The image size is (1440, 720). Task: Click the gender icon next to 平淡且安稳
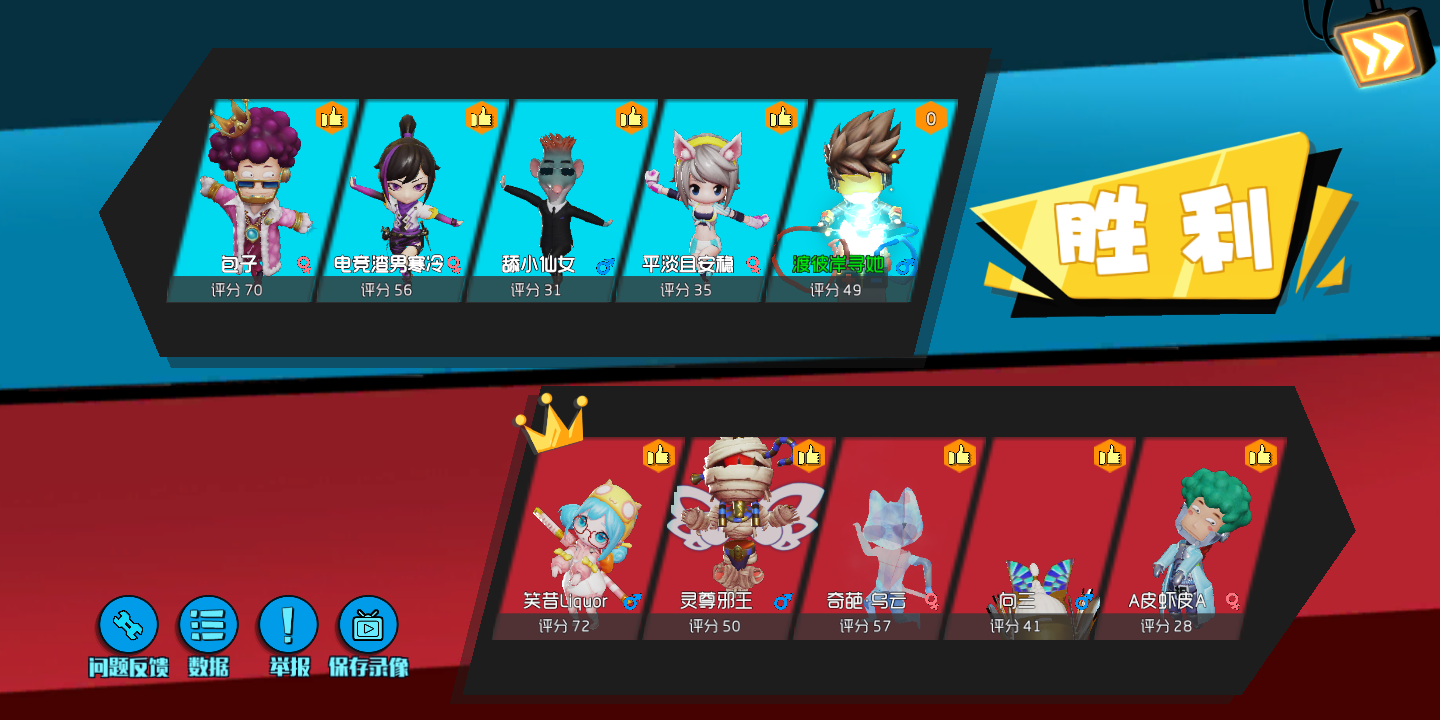(x=753, y=266)
